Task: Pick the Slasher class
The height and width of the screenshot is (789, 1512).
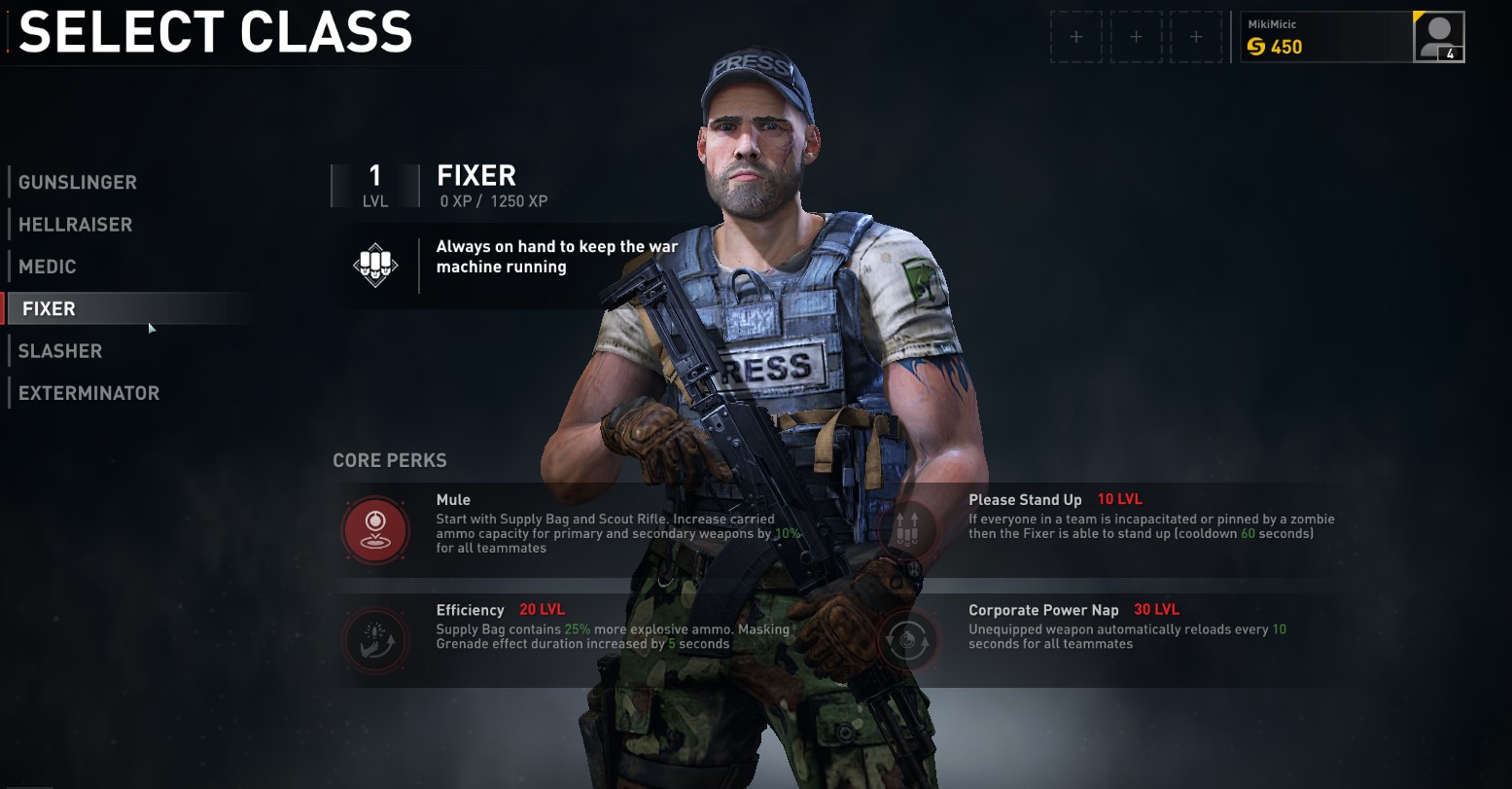Action: point(60,351)
